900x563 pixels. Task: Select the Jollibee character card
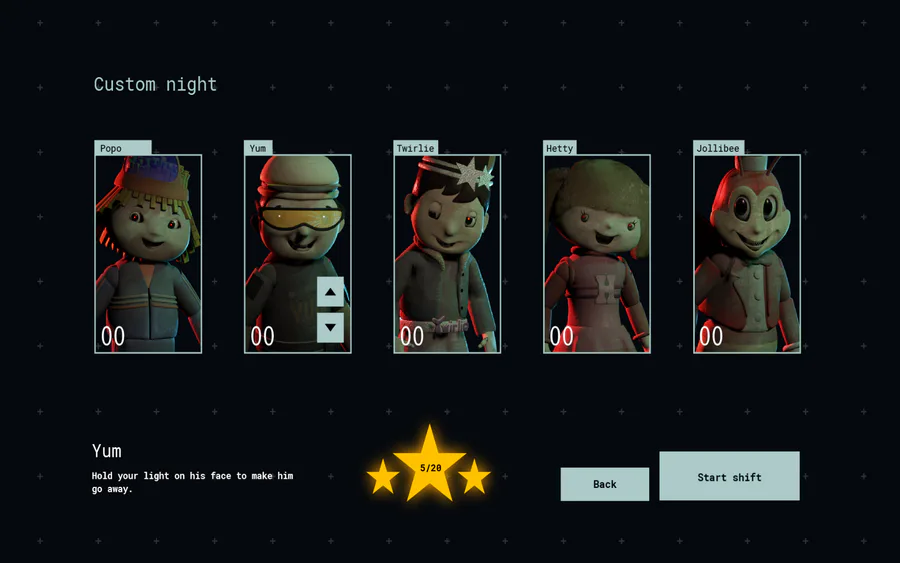(747, 253)
